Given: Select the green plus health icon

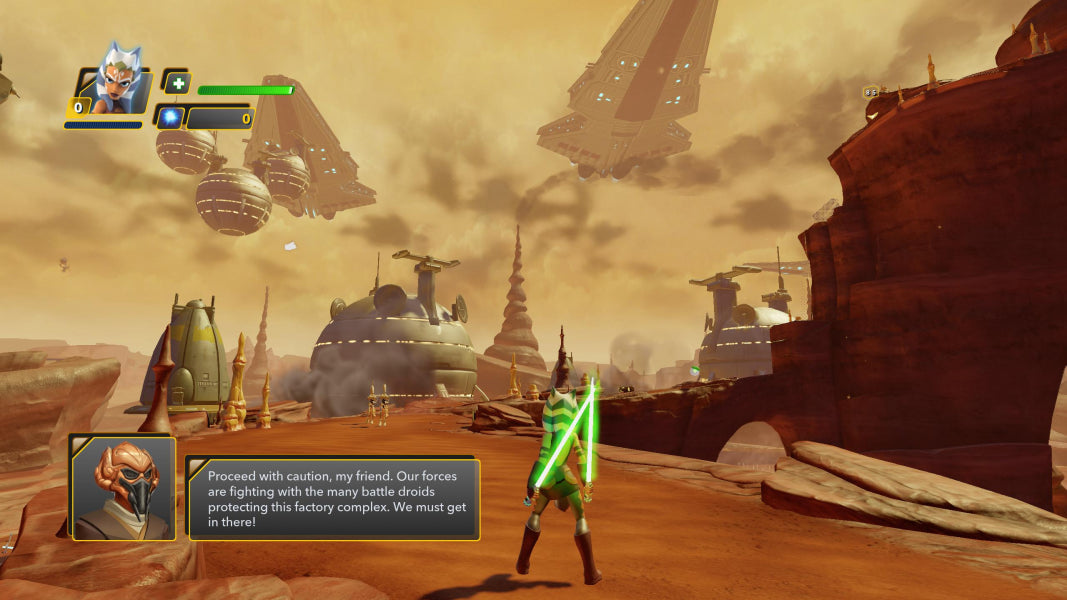Looking at the screenshot, I should tap(175, 84).
